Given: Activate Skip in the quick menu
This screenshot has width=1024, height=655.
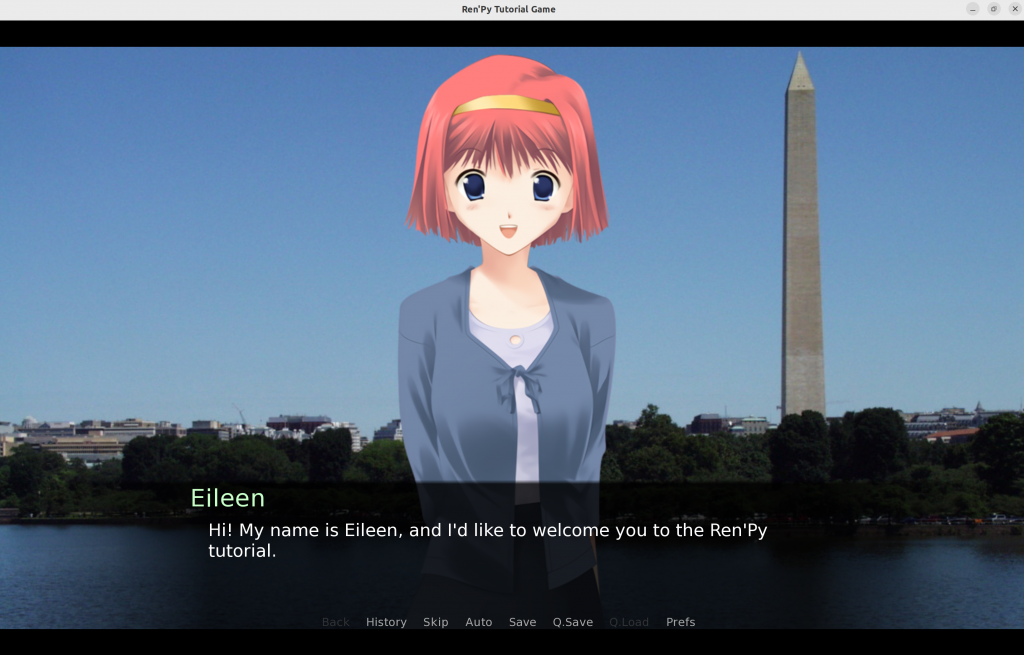Looking at the screenshot, I should (435, 622).
